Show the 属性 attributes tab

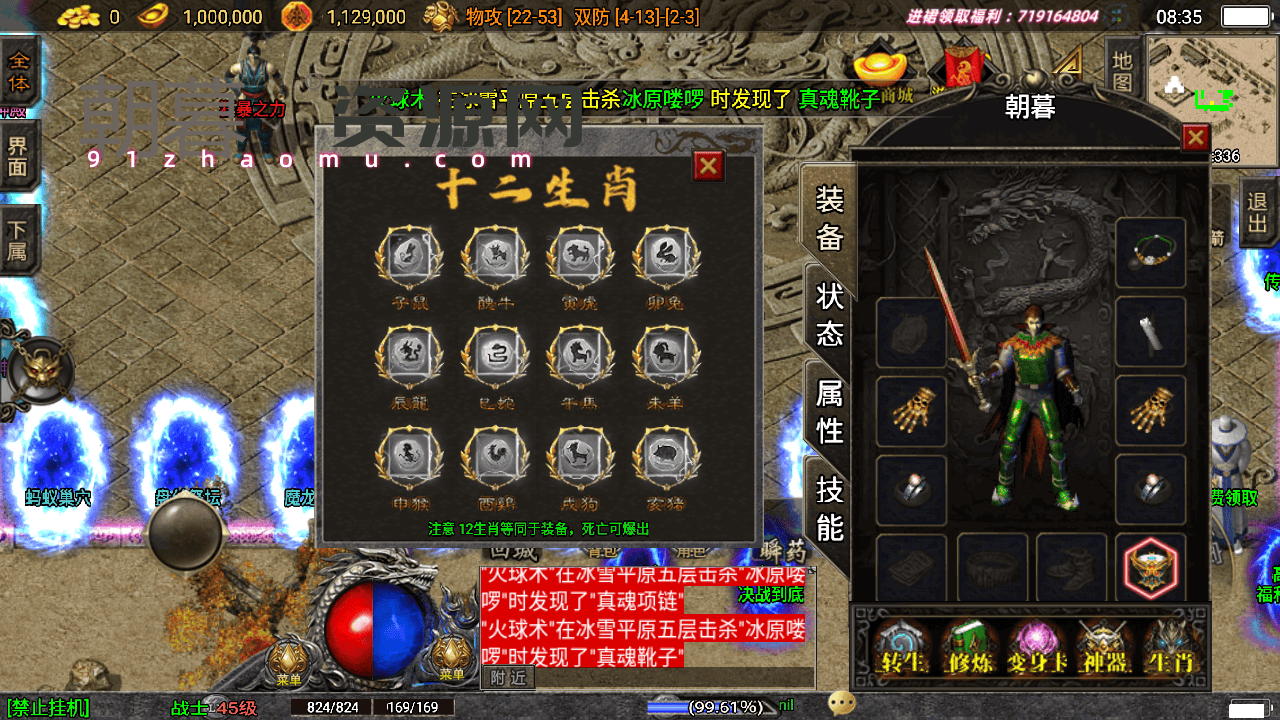click(830, 410)
